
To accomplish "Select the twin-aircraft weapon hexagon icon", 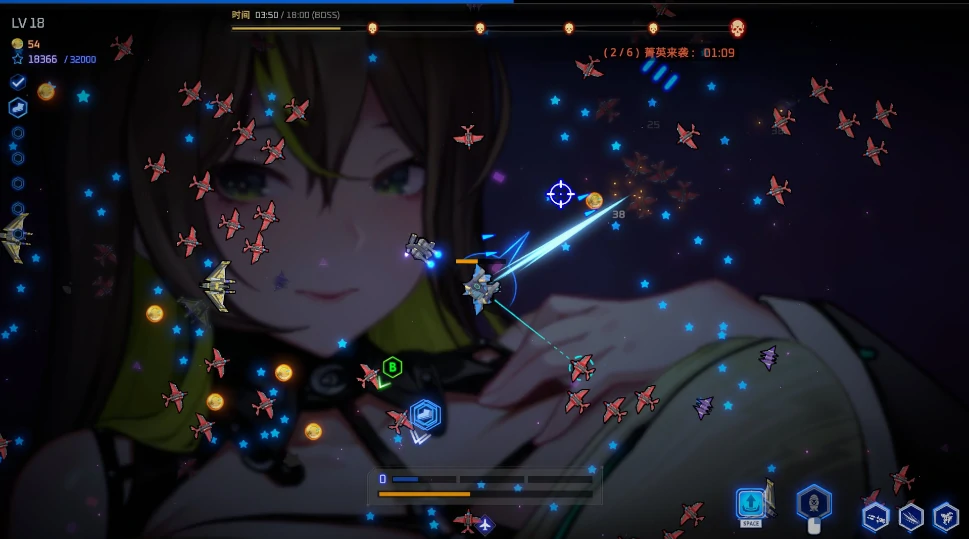I will click(x=876, y=516).
